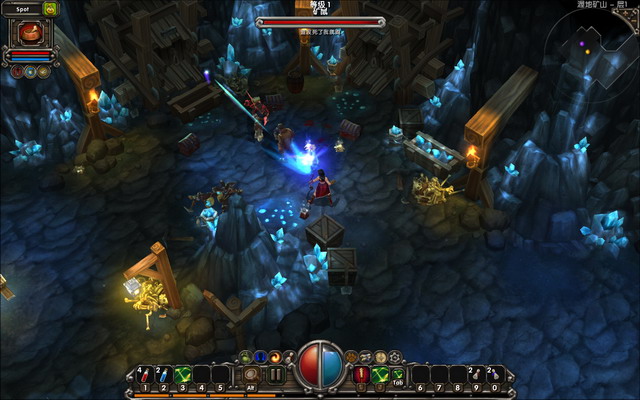640x400 pixels.
Task: Click the pause button on the action bar
Action: [x=275, y=375]
